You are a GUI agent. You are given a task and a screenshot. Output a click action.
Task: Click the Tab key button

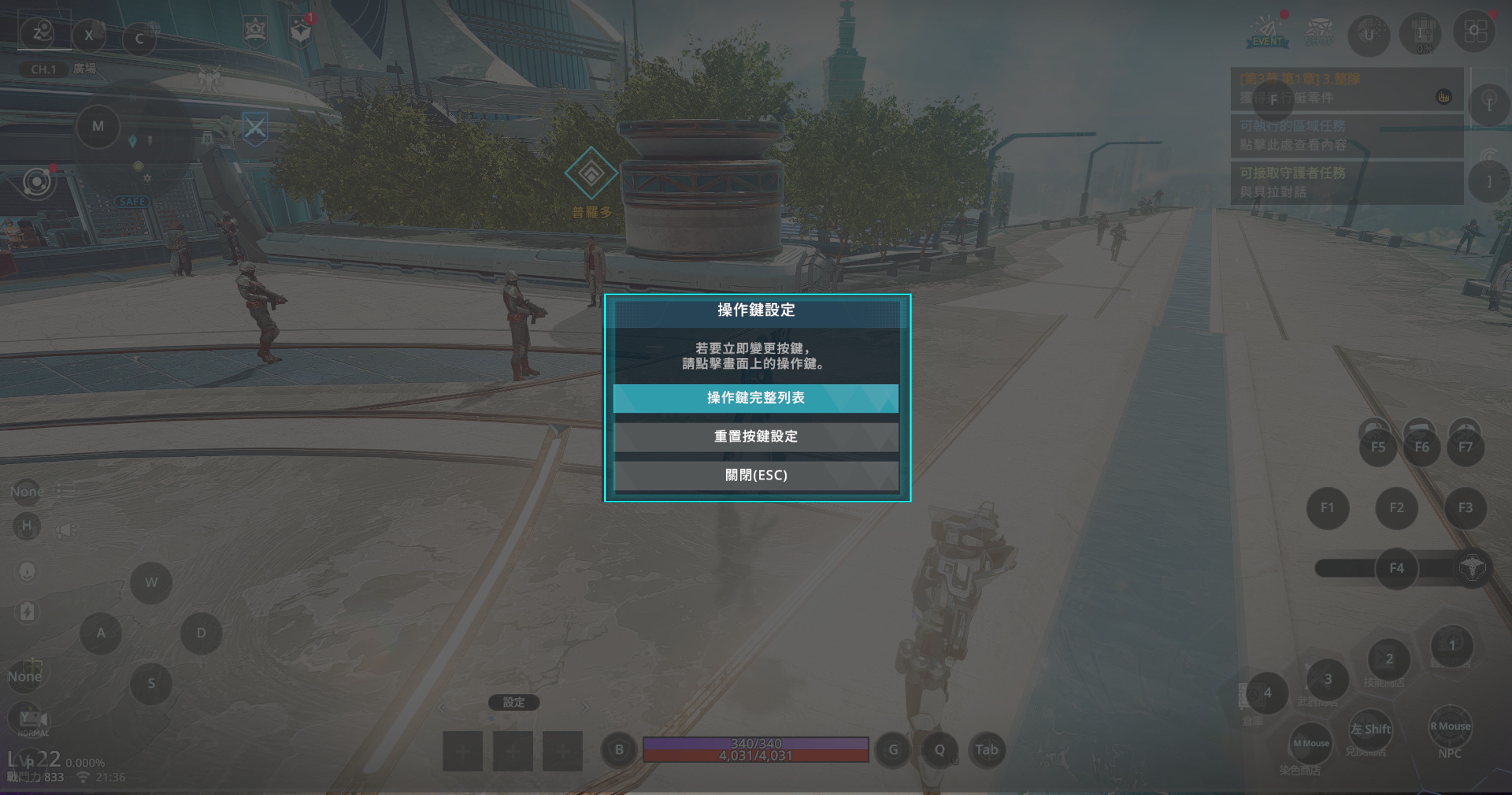[986, 750]
